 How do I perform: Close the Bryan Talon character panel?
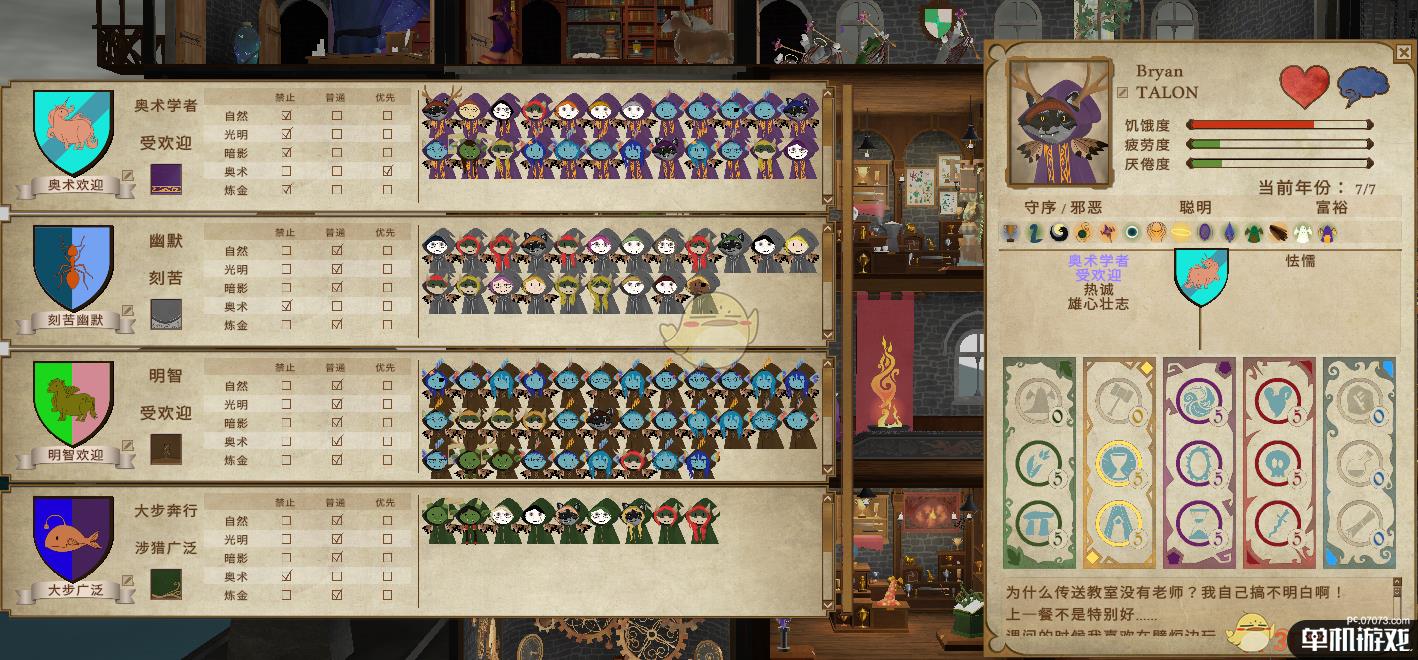1403,53
